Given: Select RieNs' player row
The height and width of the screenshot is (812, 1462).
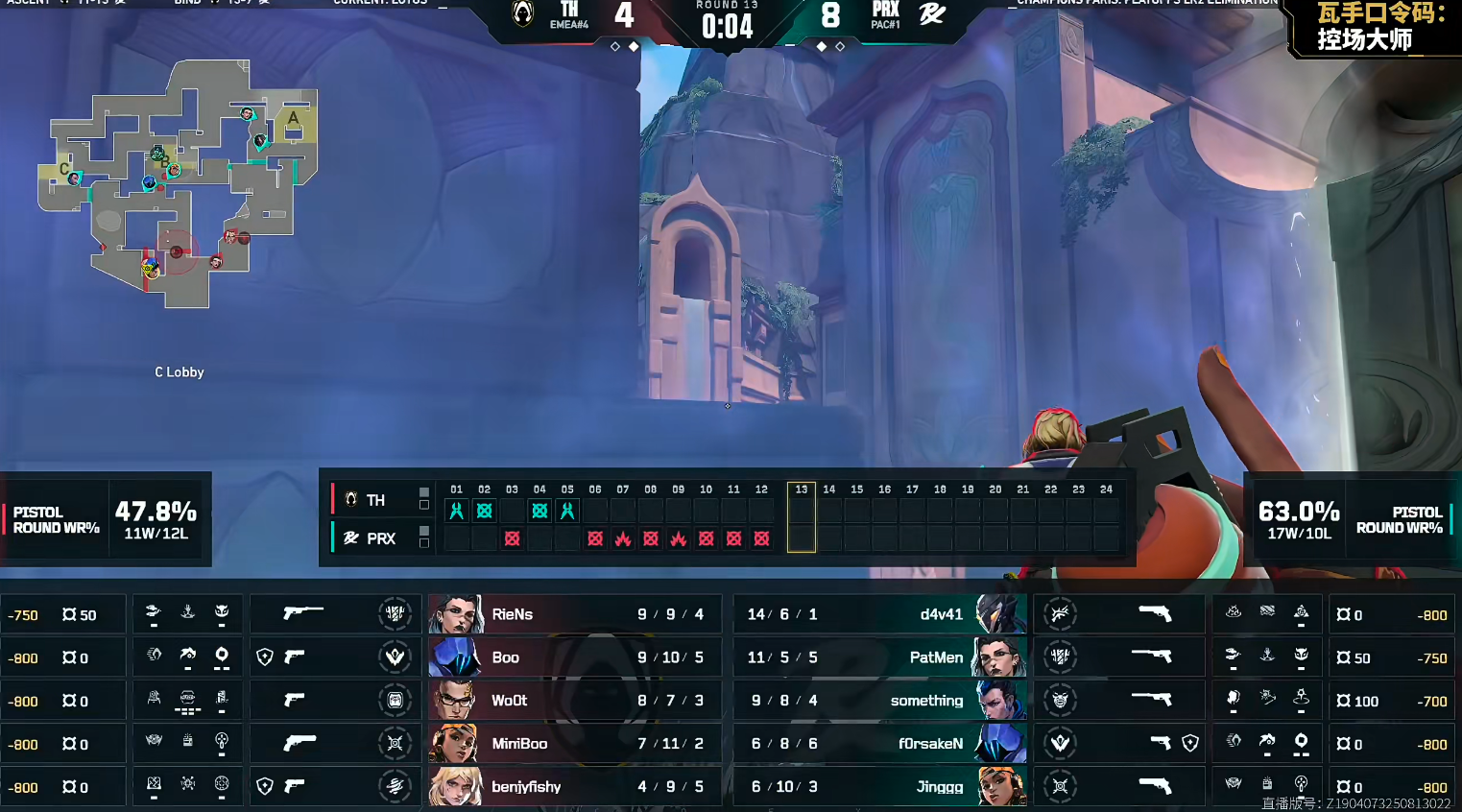Looking at the screenshot, I should click(x=573, y=614).
